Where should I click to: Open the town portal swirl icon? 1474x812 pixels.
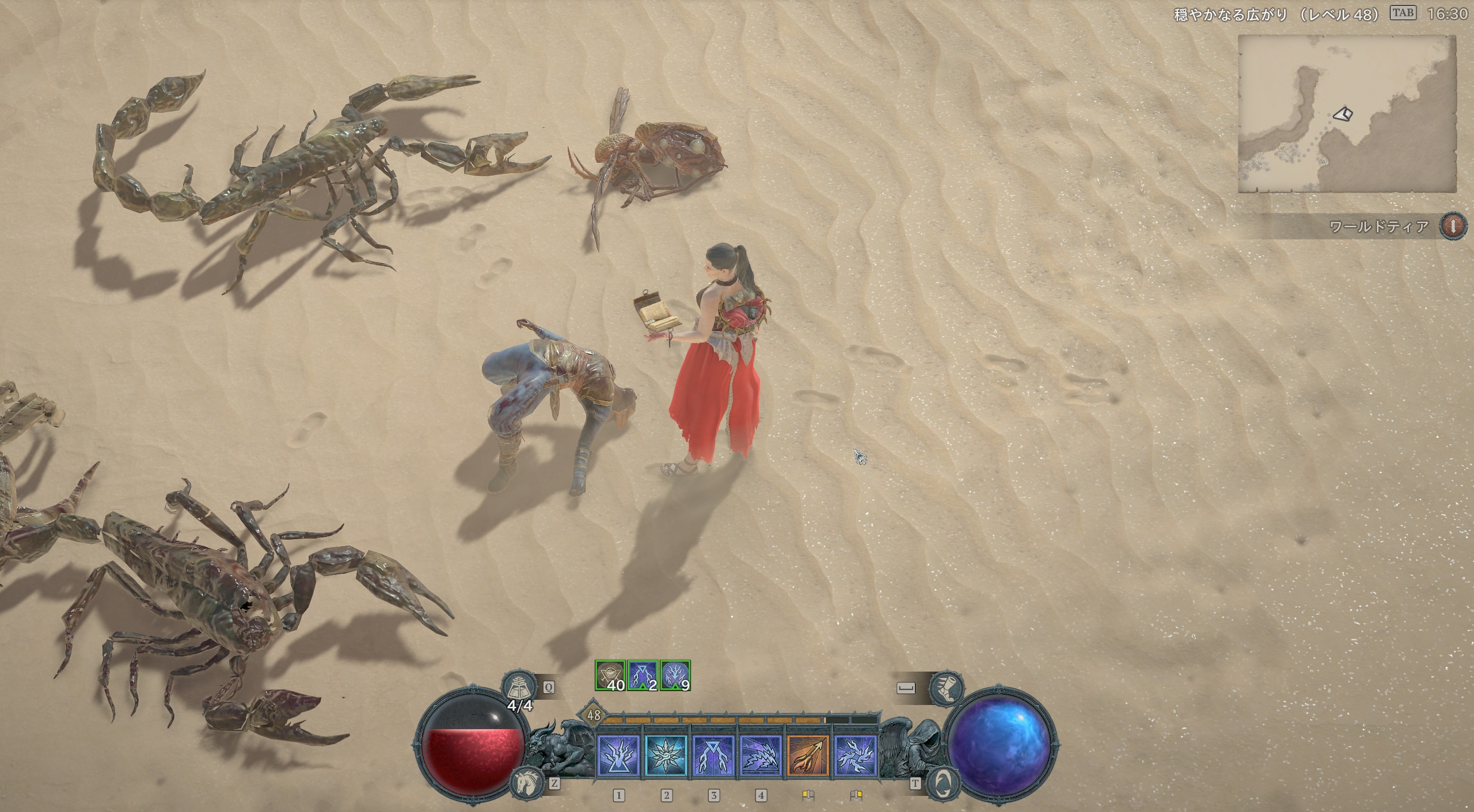(943, 782)
